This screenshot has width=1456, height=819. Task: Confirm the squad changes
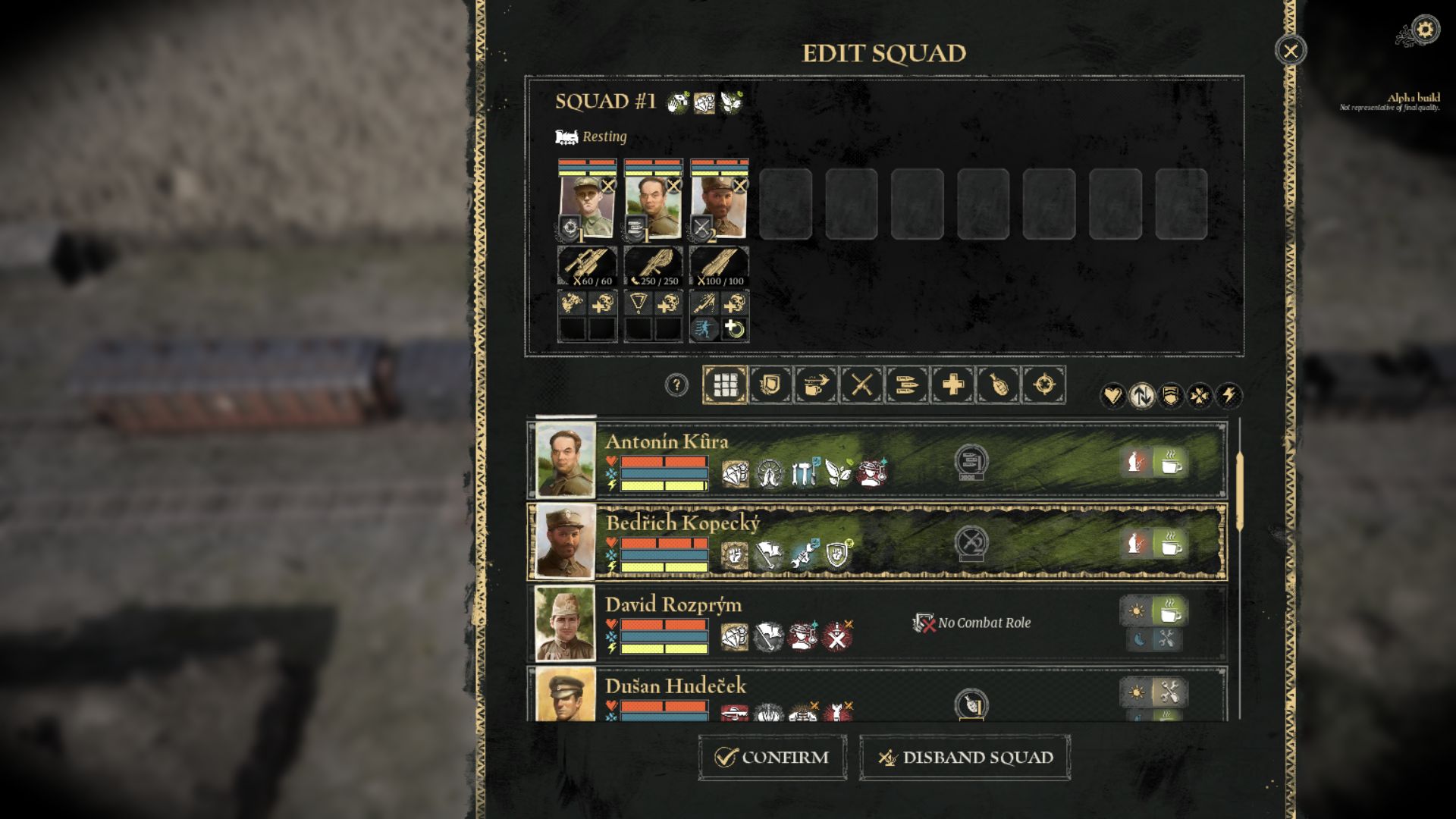tap(772, 757)
